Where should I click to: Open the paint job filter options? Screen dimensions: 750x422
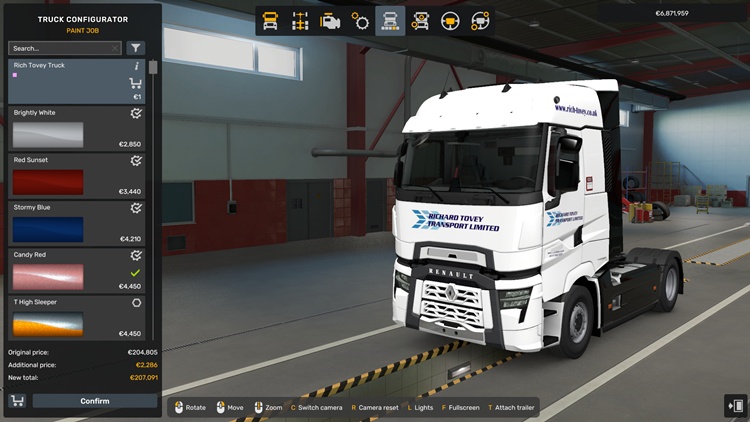pos(136,48)
